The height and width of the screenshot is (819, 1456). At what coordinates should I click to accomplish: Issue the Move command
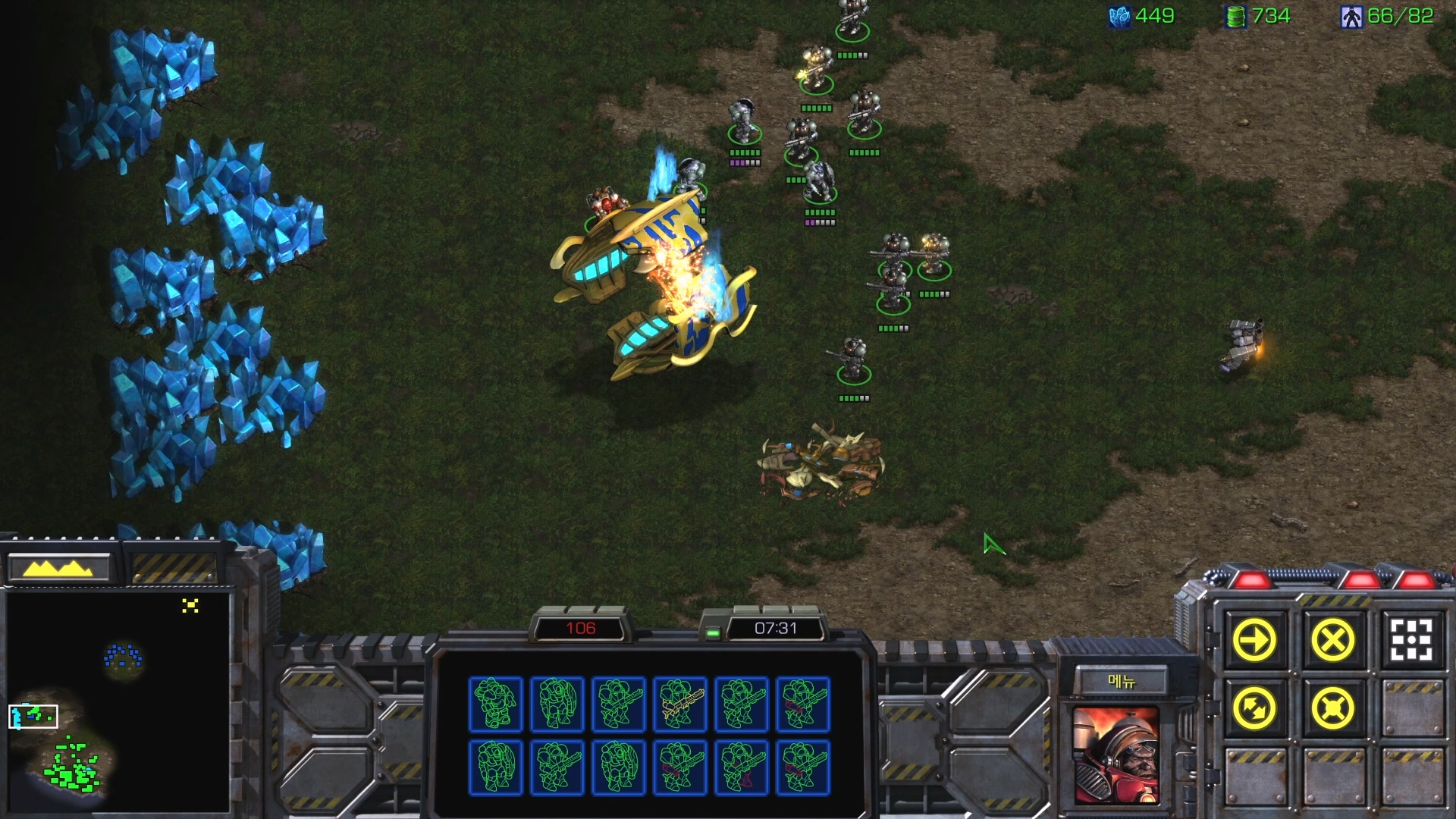tap(1254, 641)
